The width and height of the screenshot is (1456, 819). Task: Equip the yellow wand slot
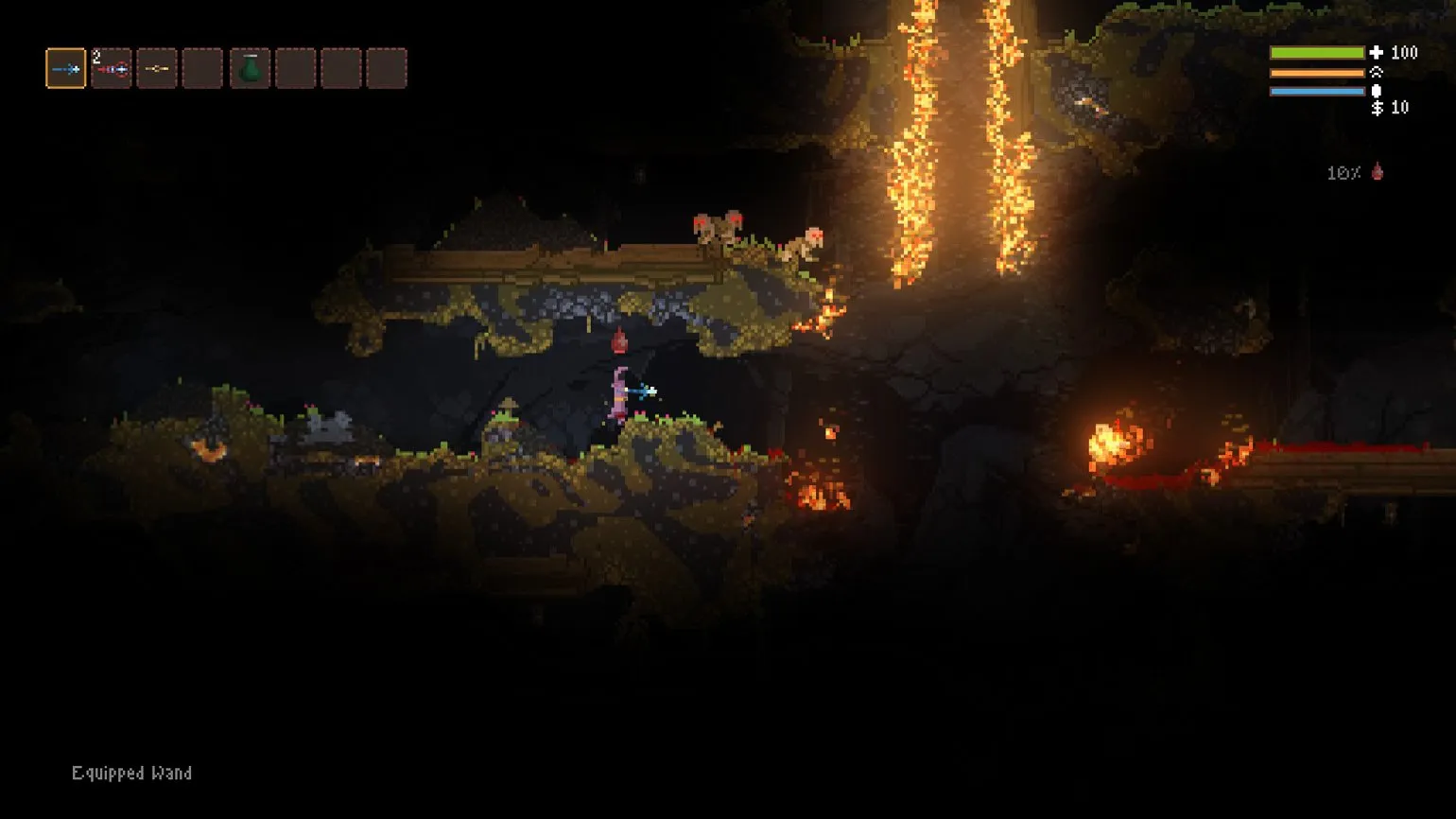[157, 68]
